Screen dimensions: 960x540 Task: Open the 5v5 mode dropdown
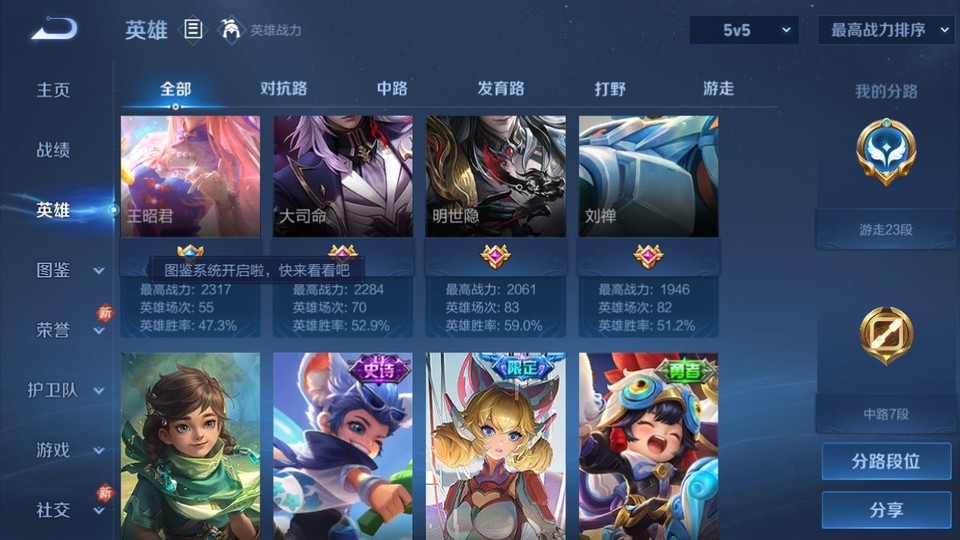744,31
